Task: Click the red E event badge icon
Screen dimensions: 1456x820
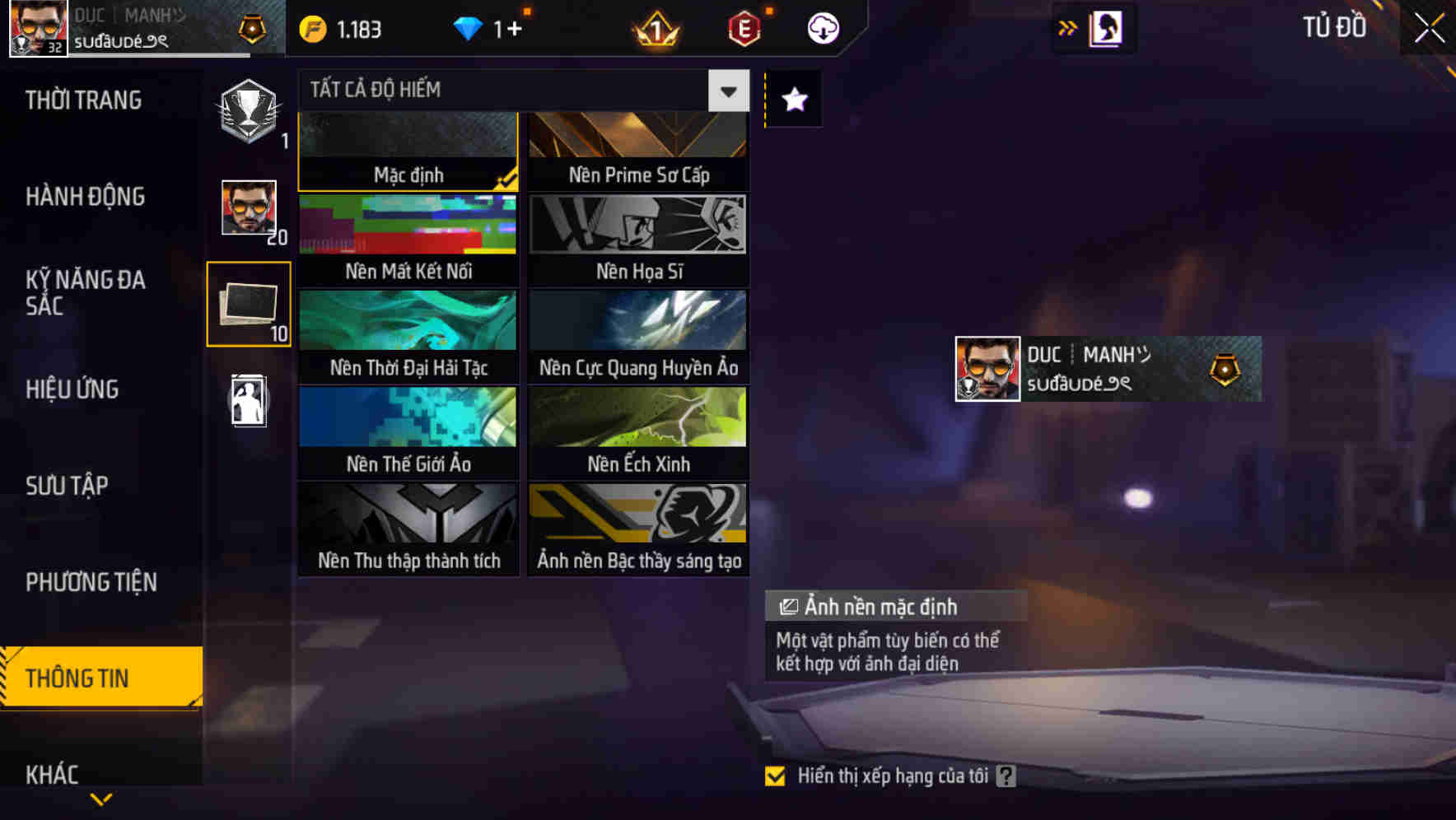Action: (742, 28)
